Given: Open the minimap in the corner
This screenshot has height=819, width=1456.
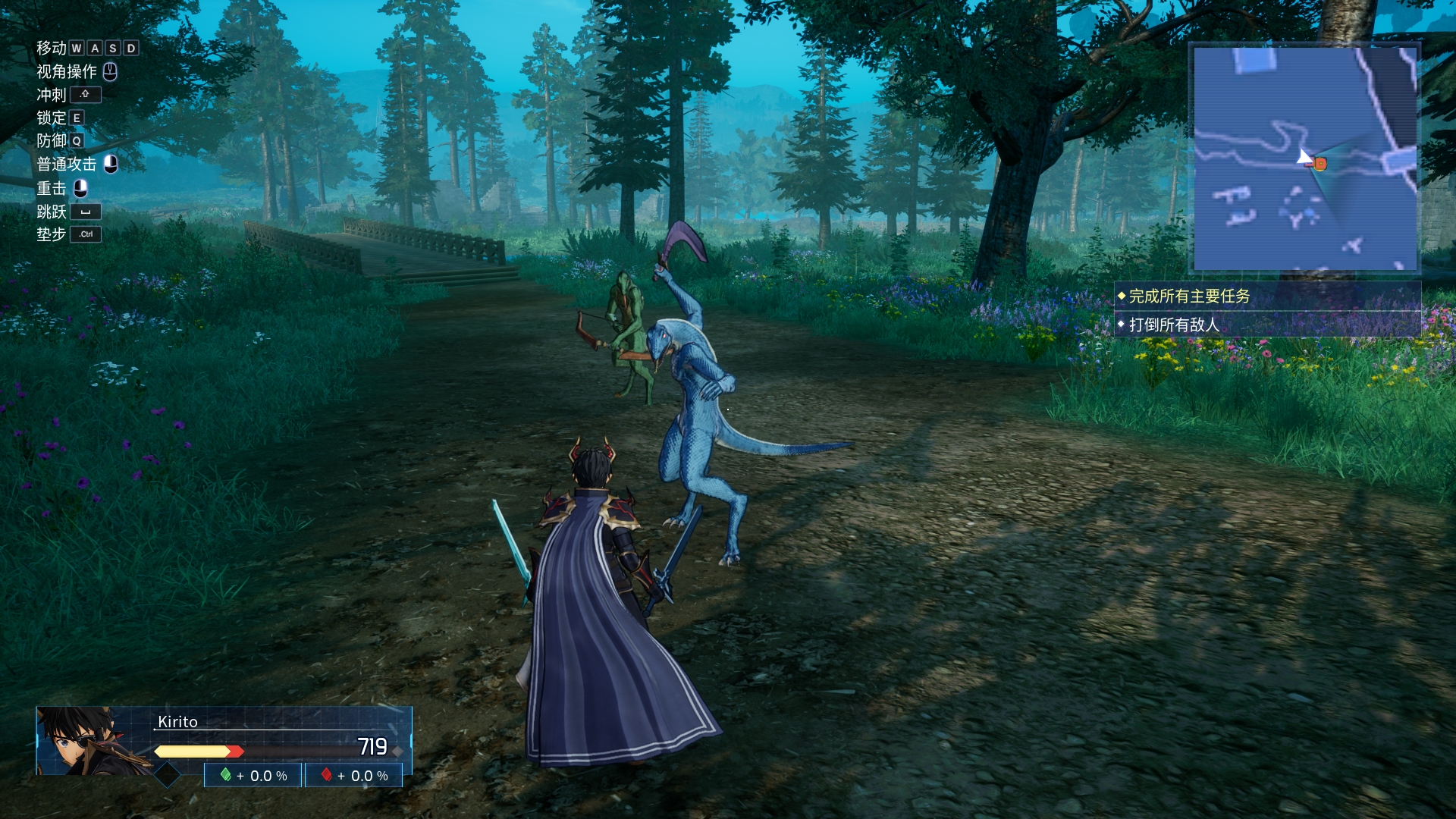Looking at the screenshot, I should [1304, 158].
